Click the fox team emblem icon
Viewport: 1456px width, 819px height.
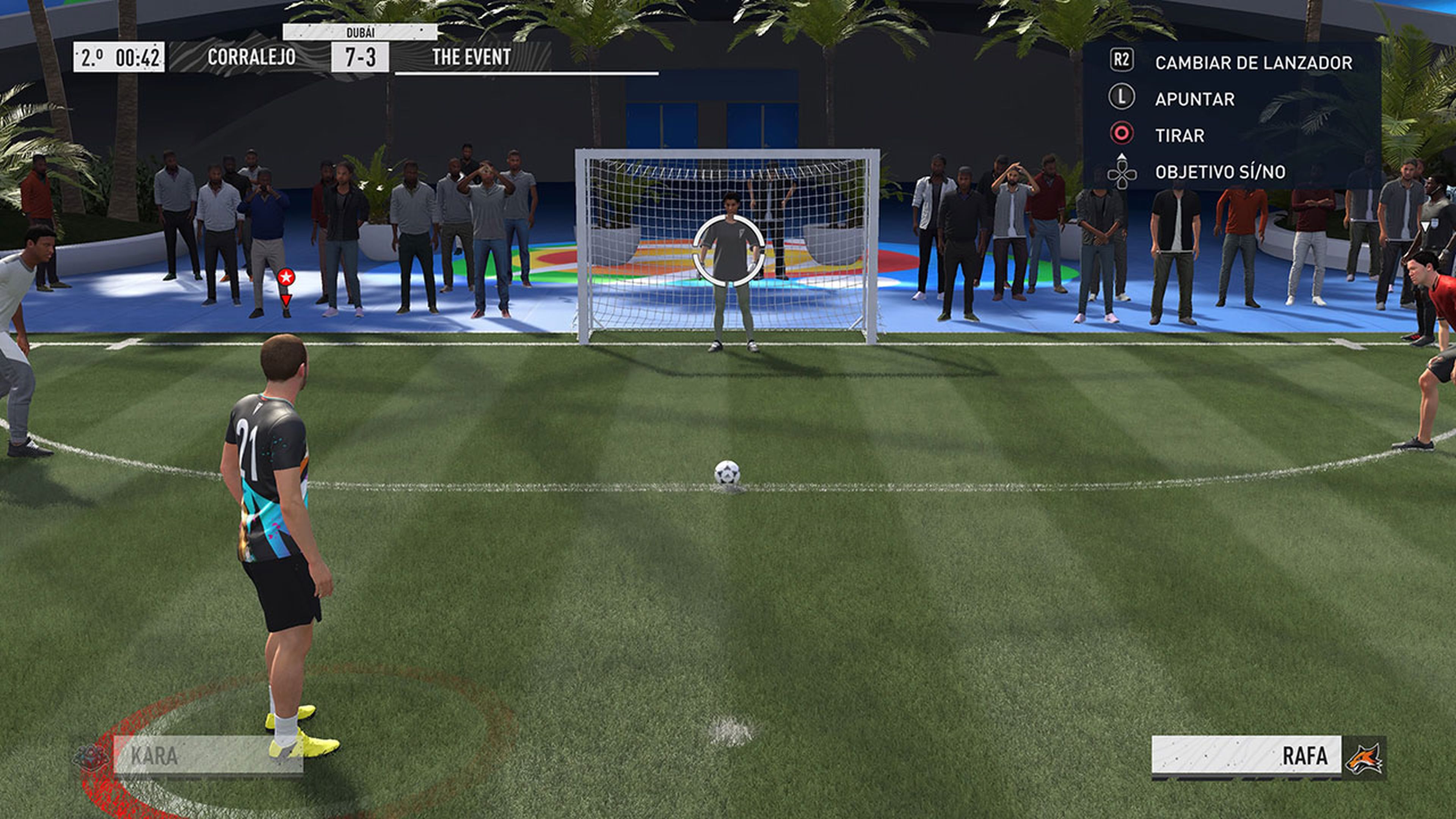click(1364, 758)
